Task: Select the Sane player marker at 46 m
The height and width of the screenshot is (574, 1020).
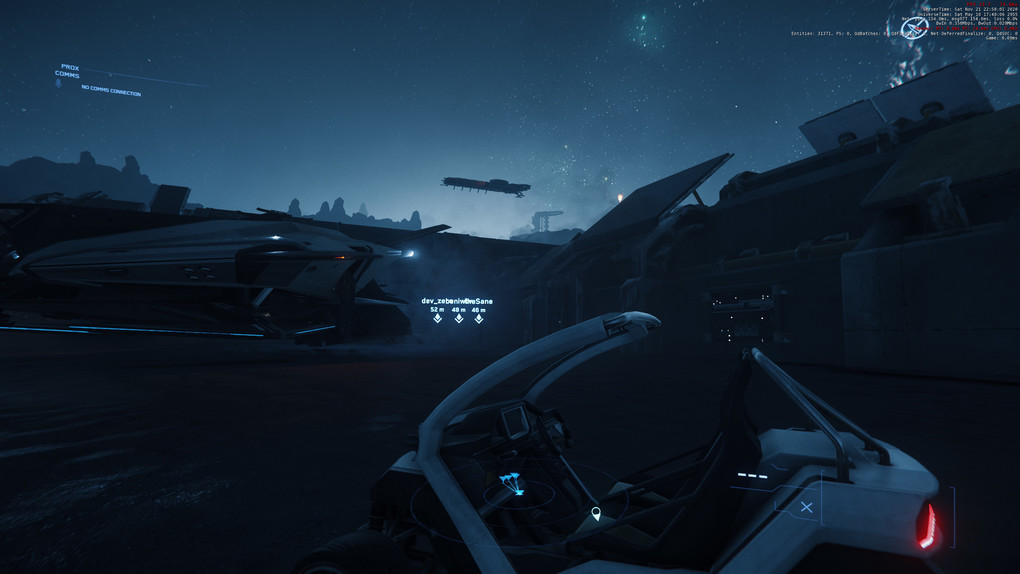Action: 479,319
